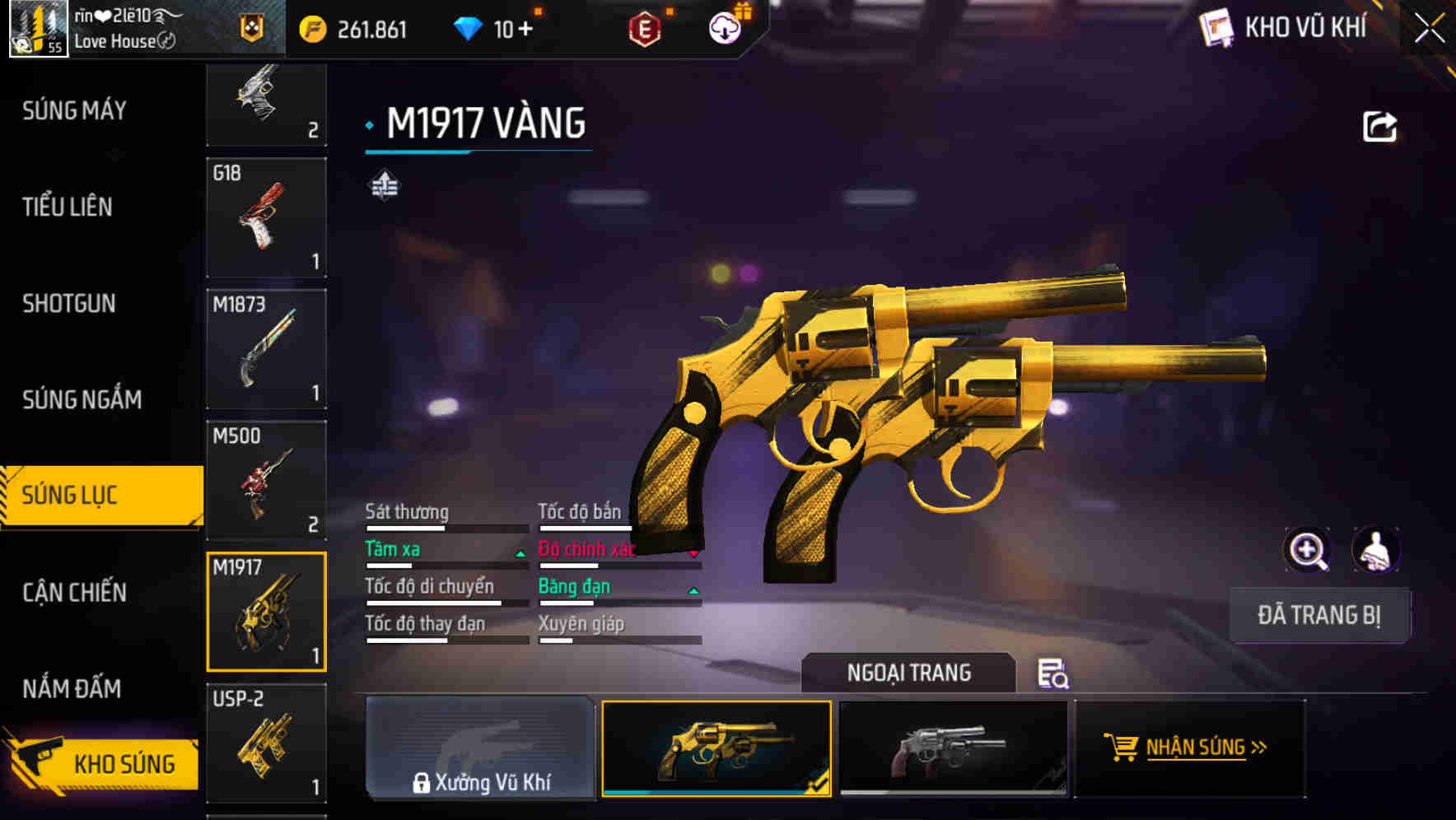
Task: Open the NGOẠI TRANG tab
Action: click(908, 673)
